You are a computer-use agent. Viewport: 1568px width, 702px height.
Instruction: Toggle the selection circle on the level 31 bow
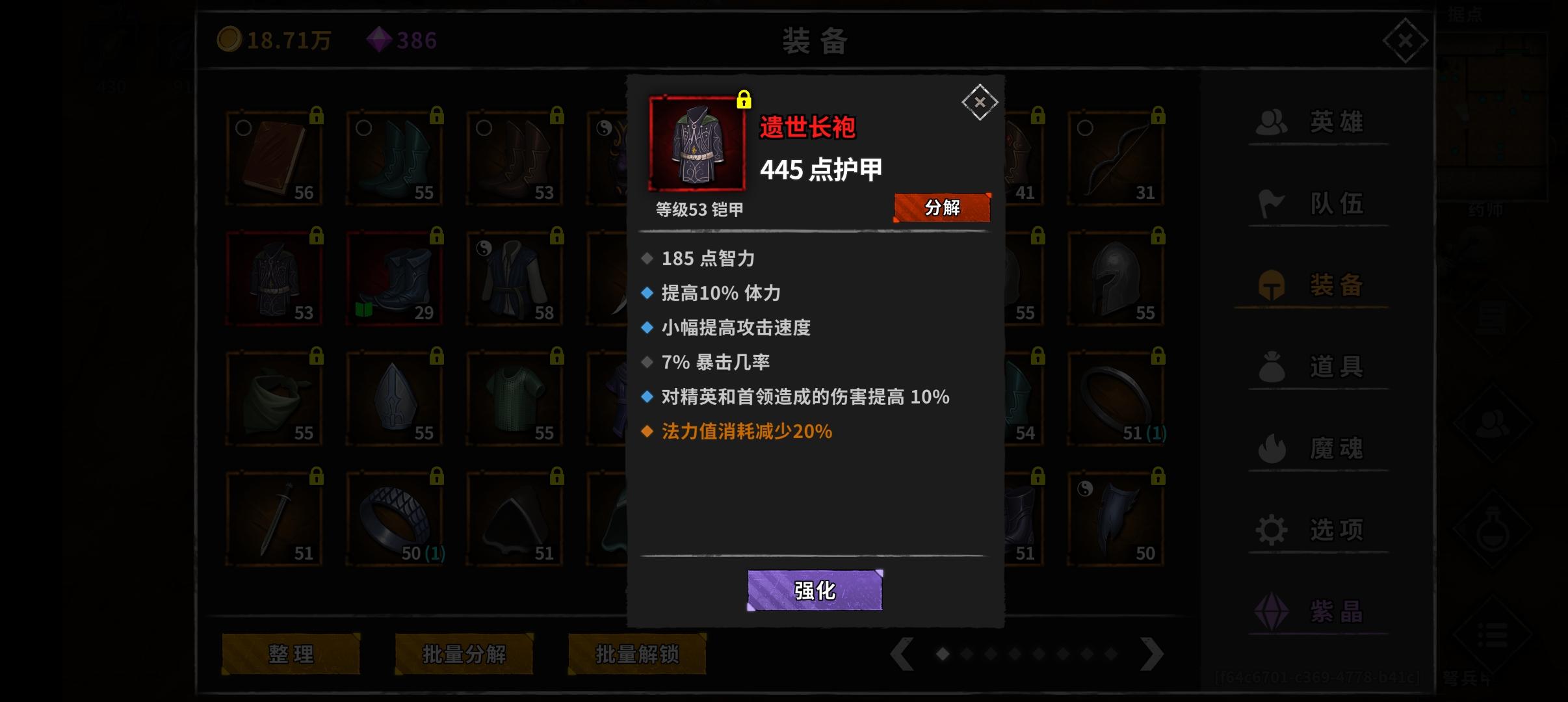tap(1084, 129)
